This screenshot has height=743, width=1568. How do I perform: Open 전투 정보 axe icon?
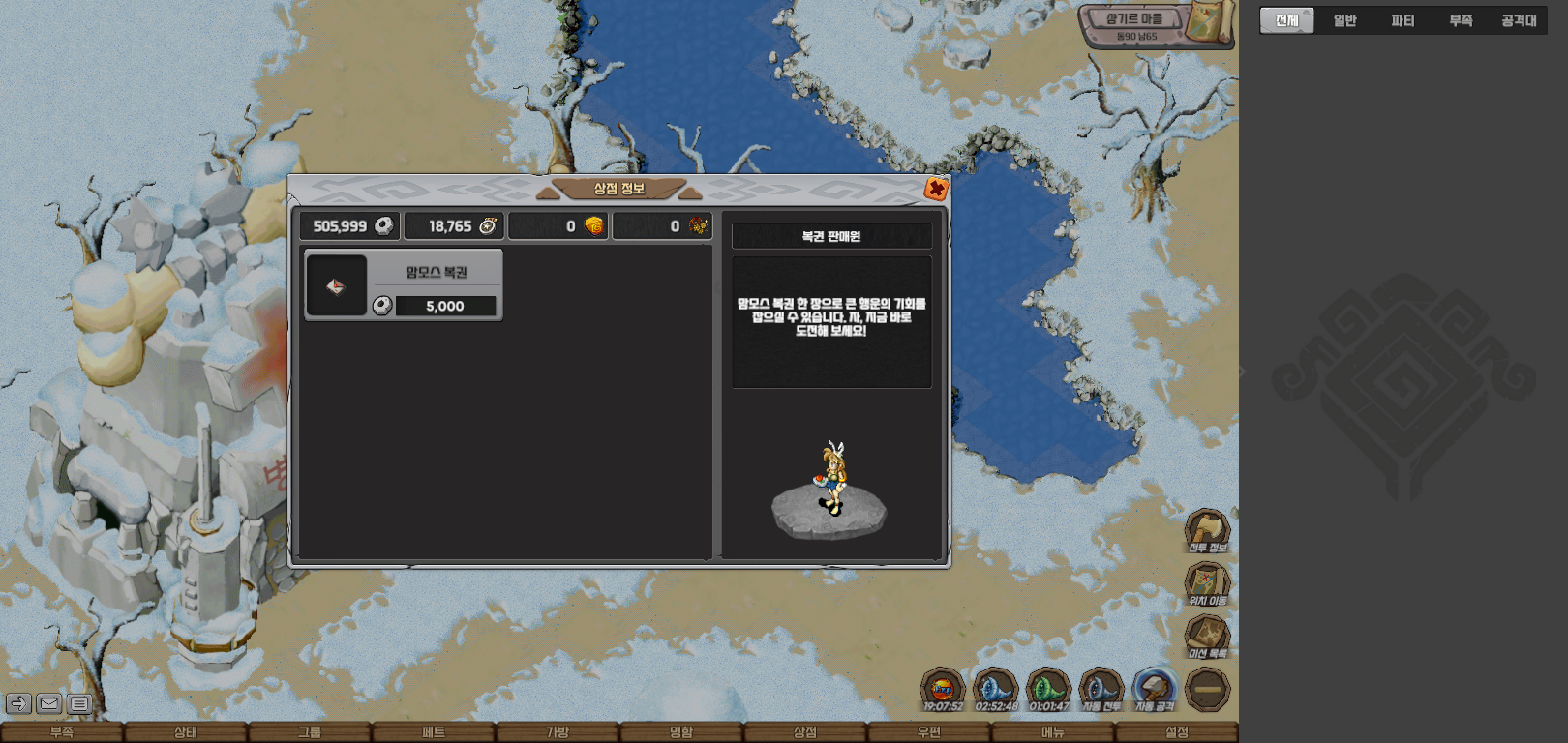[x=1207, y=529]
